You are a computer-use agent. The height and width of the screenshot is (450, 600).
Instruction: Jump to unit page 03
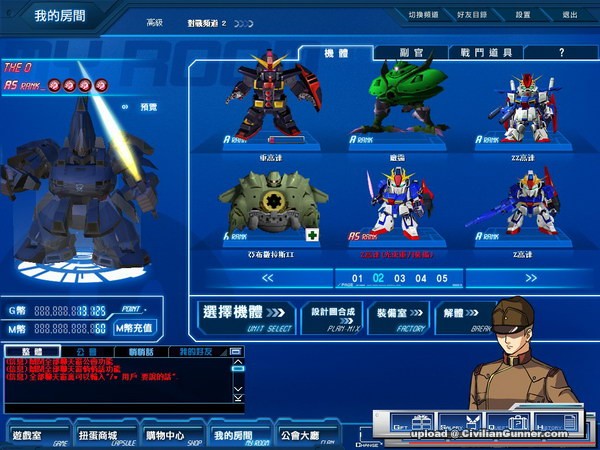pos(399,278)
